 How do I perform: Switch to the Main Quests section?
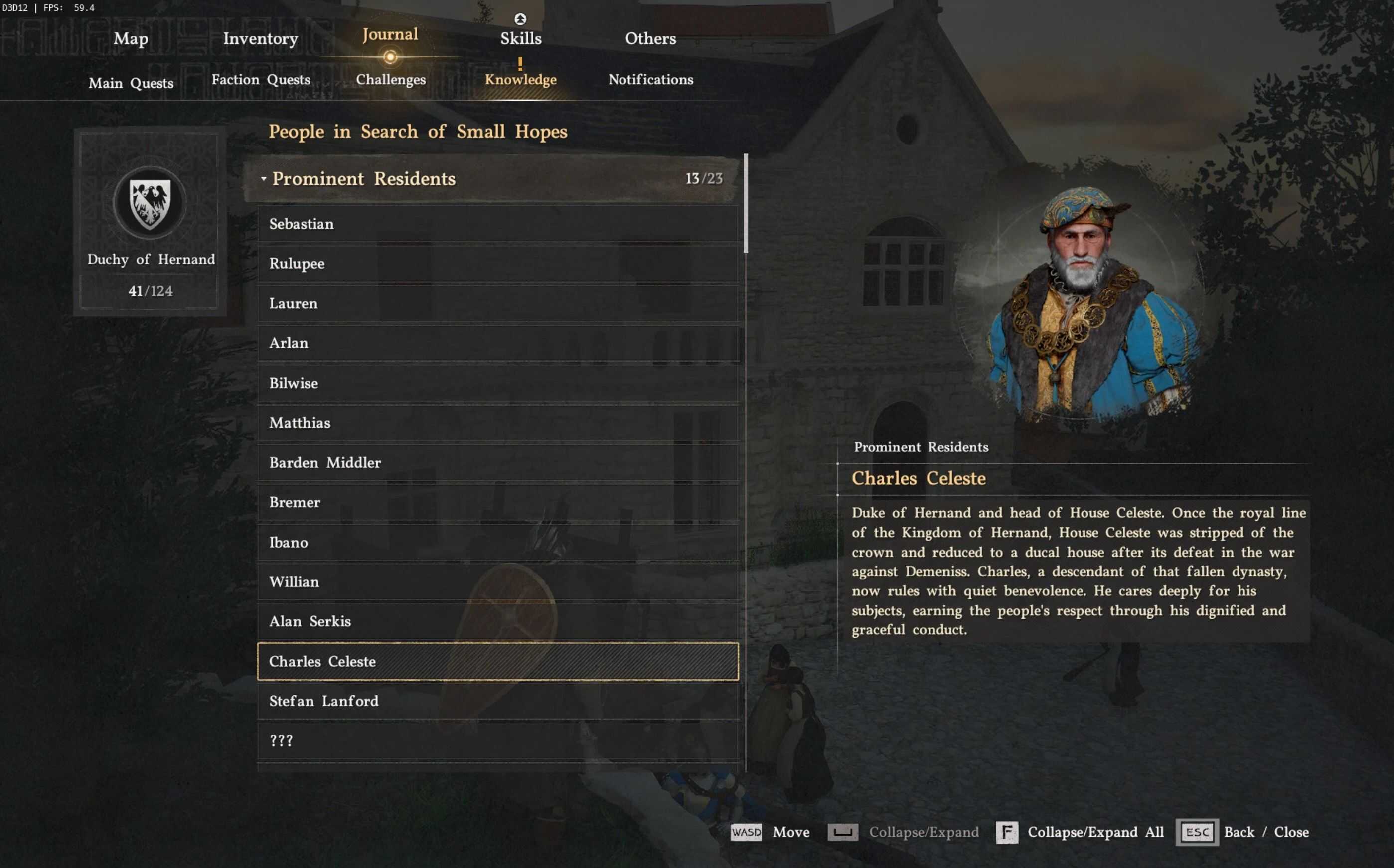coord(131,83)
